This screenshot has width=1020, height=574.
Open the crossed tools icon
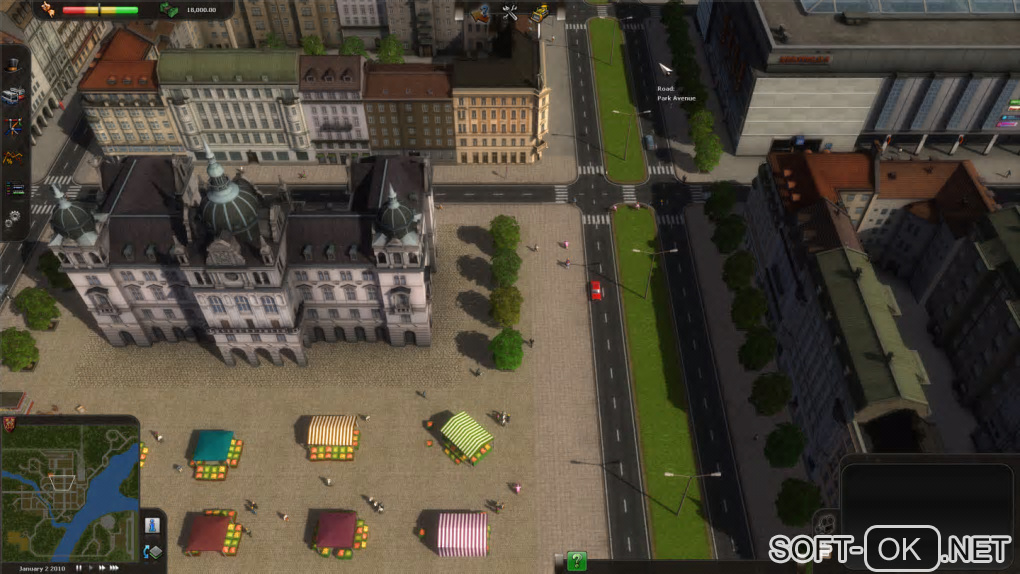click(510, 12)
